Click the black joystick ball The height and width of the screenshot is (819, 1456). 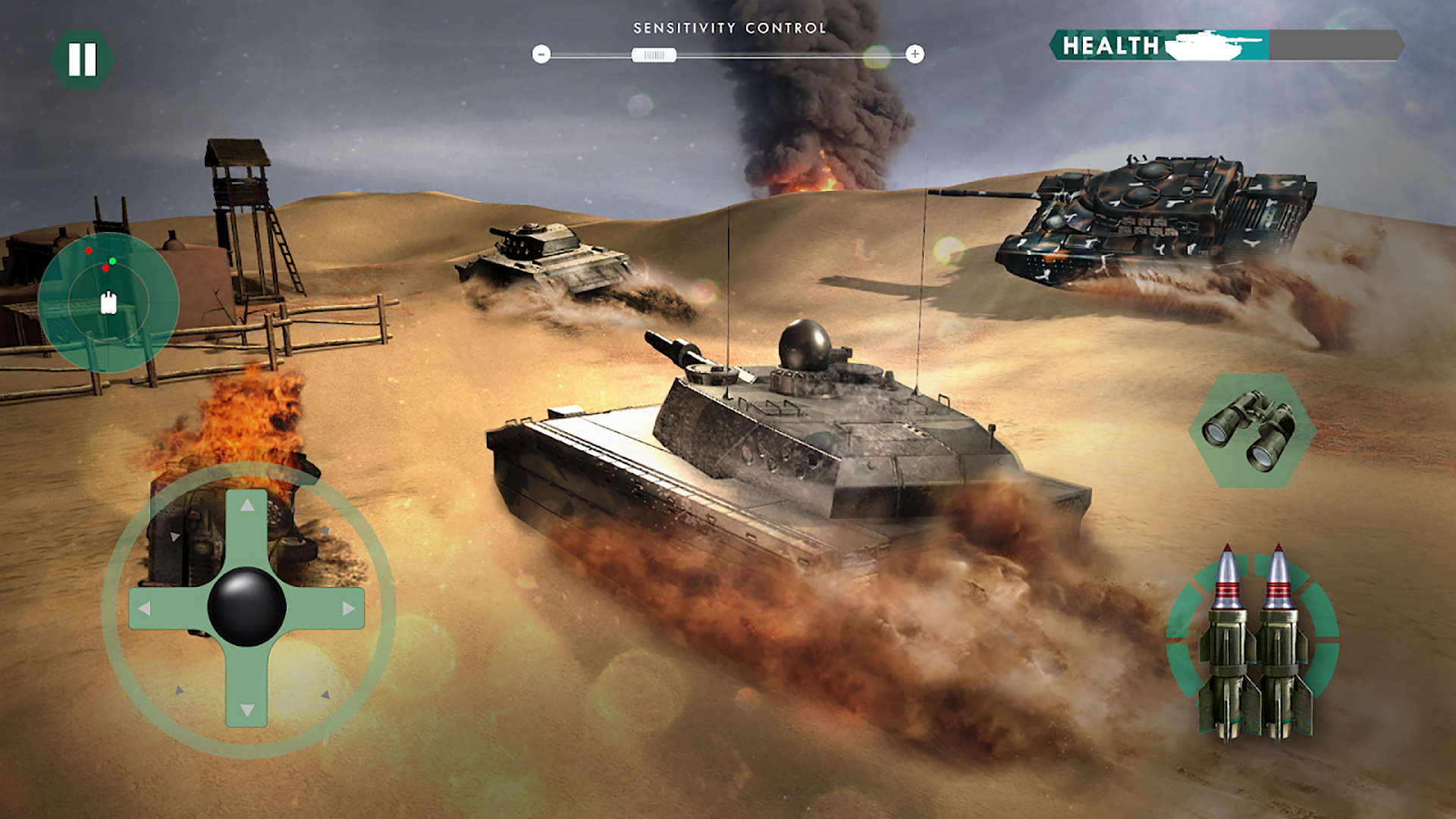[246, 607]
